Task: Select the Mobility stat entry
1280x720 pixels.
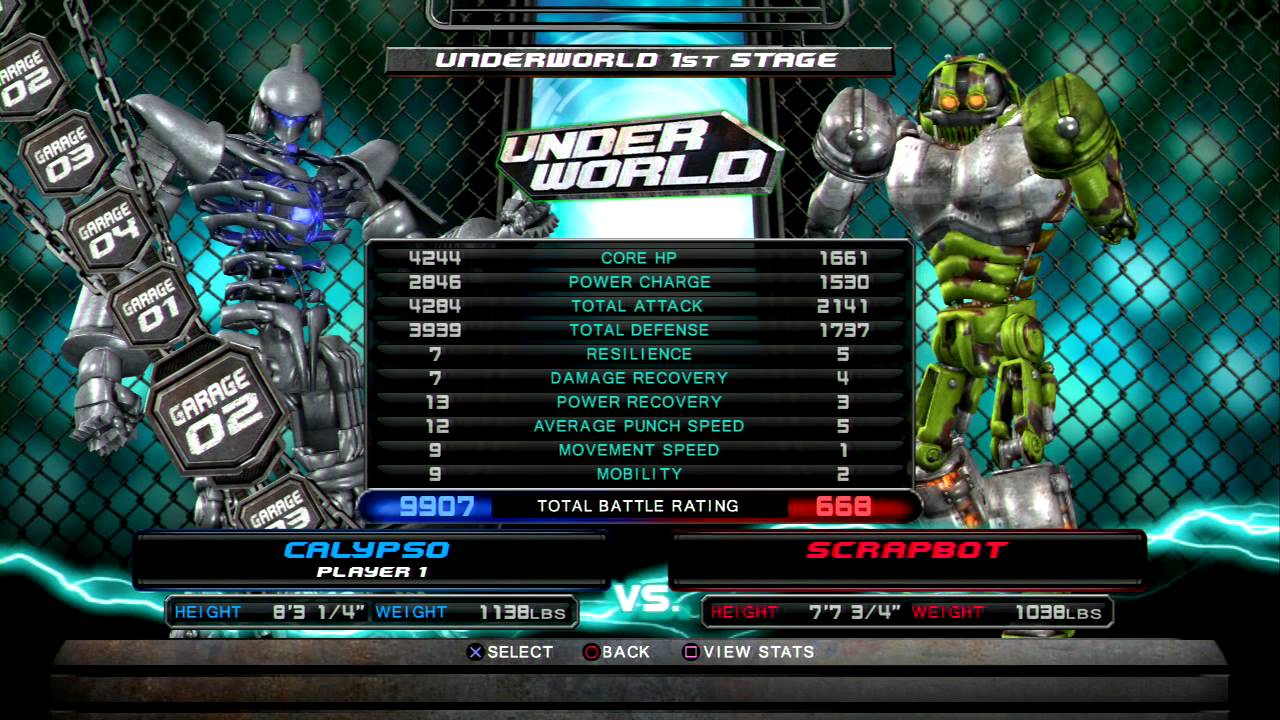Action: coord(640,474)
